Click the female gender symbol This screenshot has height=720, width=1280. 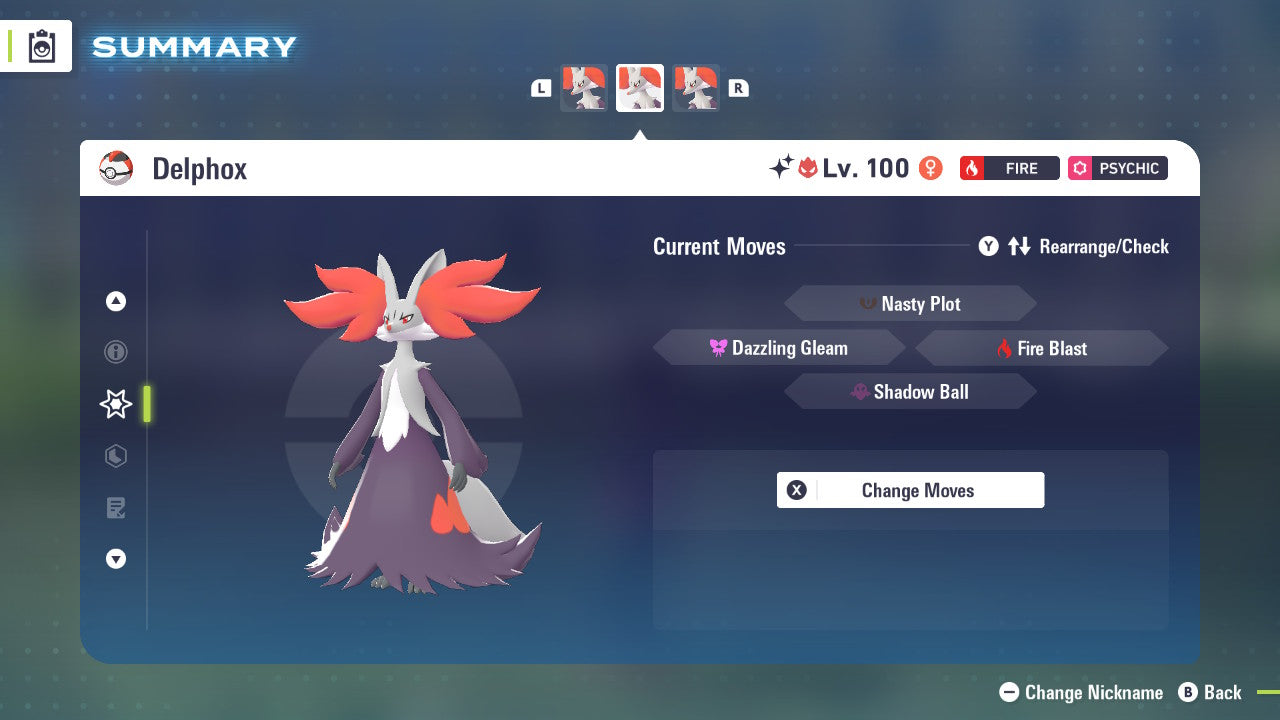click(x=930, y=169)
